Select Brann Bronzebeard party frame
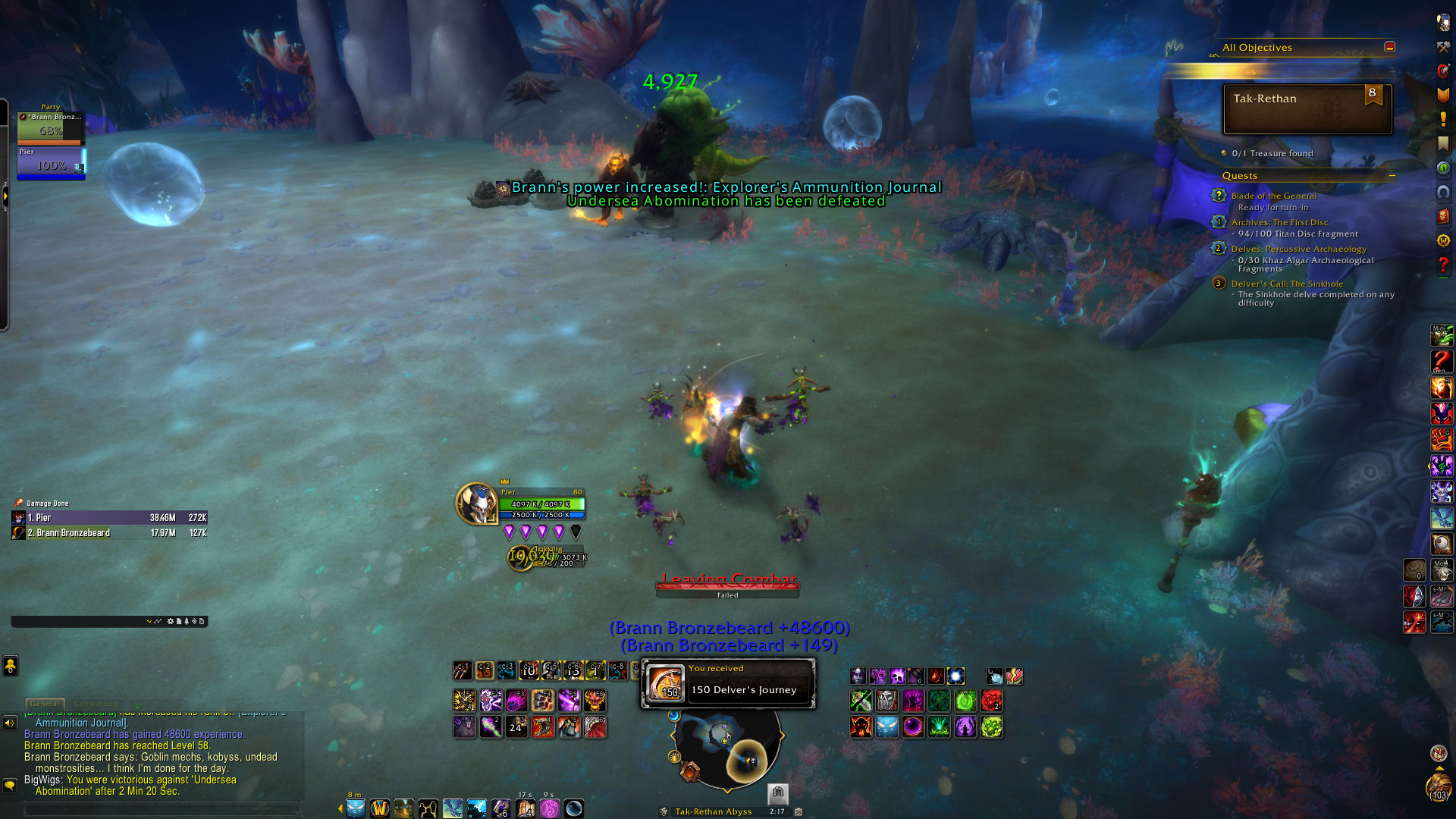This screenshot has height=819, width=1456. [x=51, y=127]
